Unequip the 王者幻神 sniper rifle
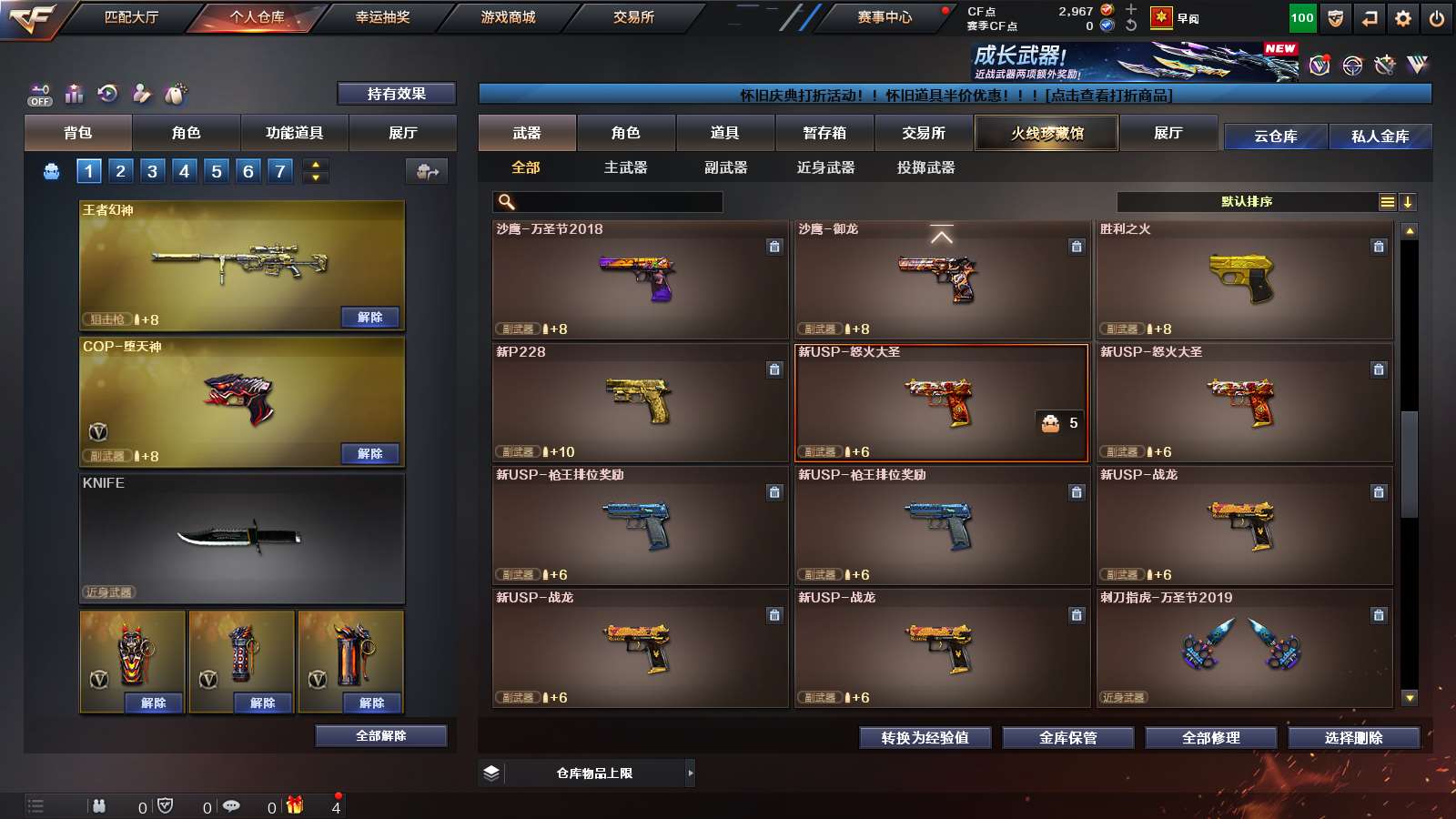This screenshot has width=1456, height=819. [369, 318]
